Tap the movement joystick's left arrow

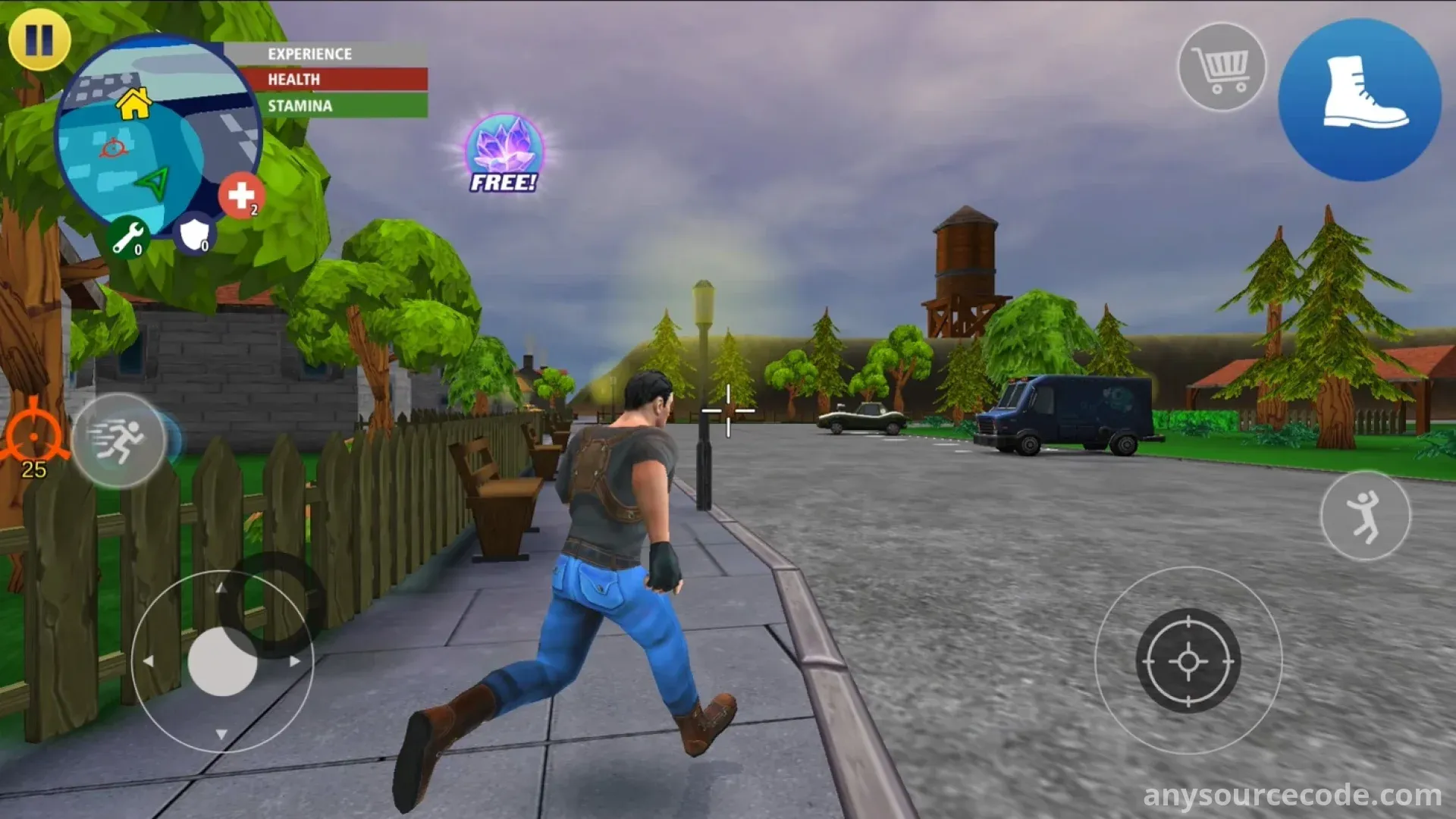coord(149,661)
